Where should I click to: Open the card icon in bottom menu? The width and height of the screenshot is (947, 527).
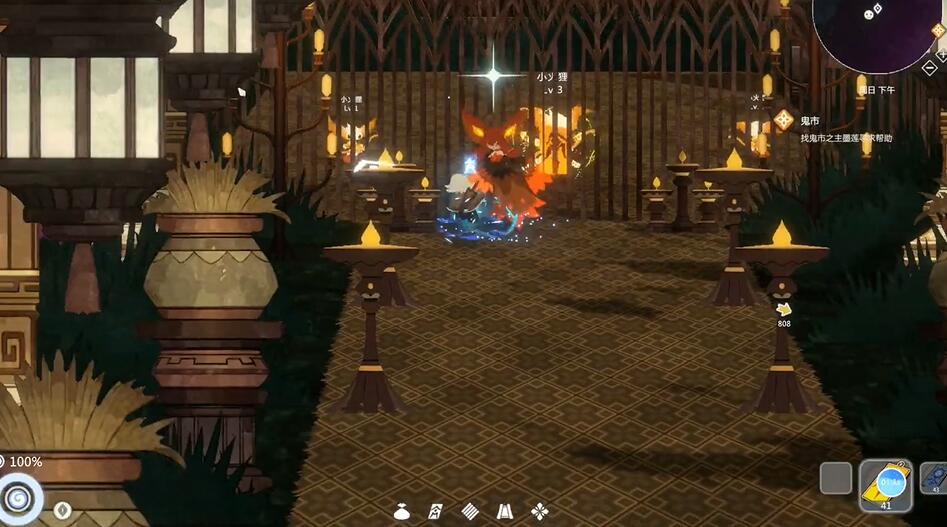coord(436,511)
